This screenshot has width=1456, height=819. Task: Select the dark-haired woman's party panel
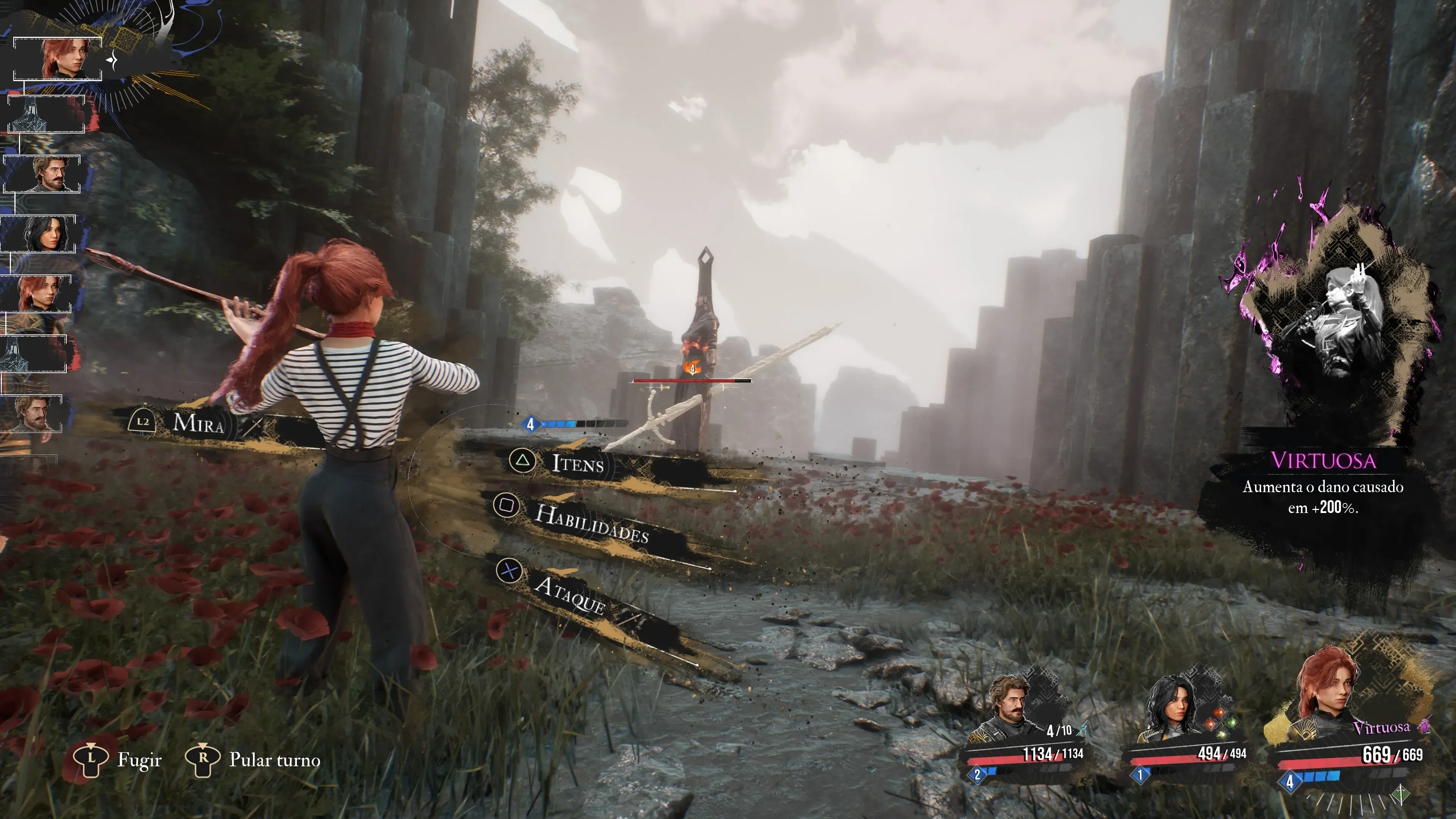click(1187, 729)
